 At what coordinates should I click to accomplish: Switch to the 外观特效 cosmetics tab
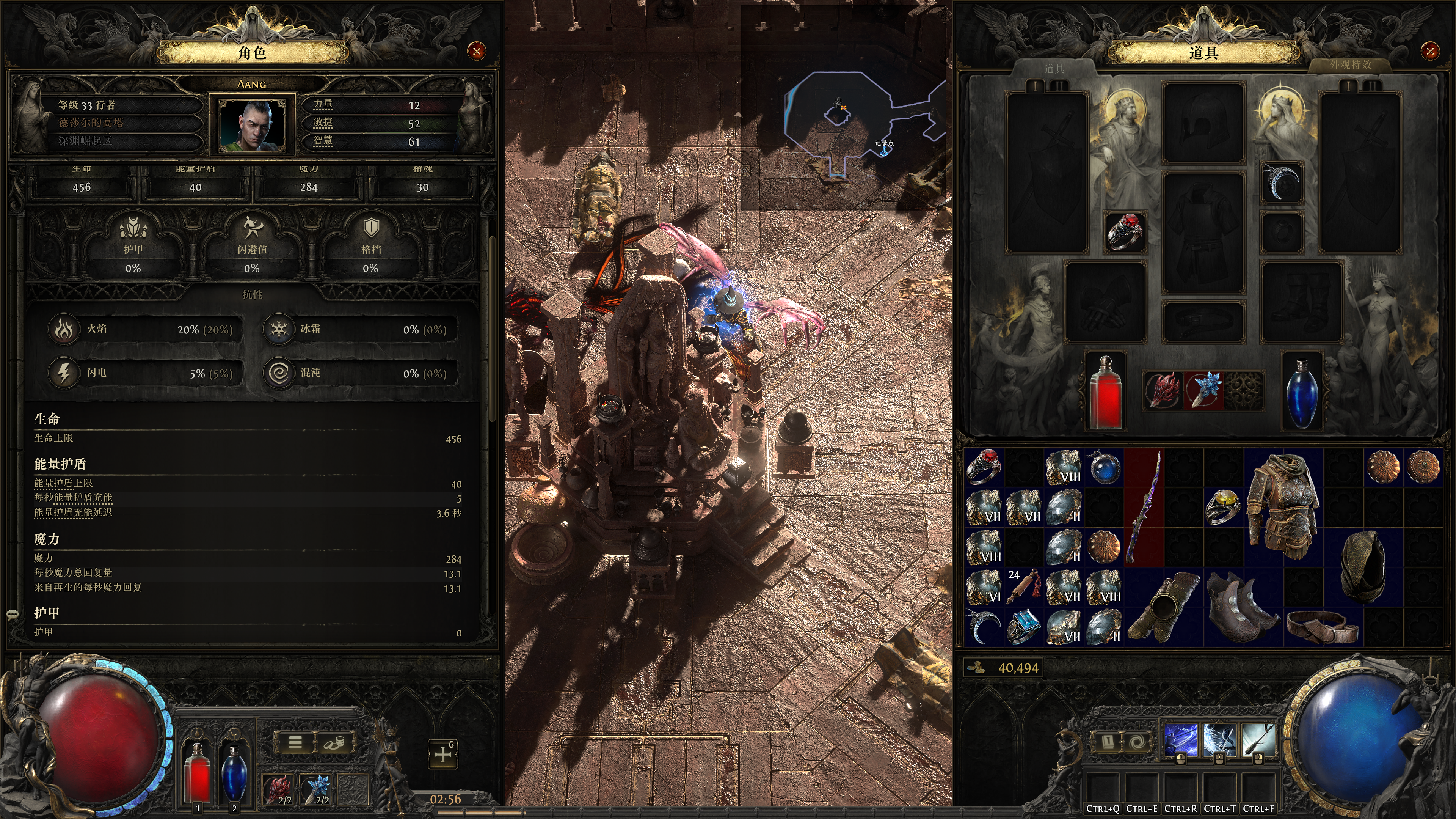(x=1350, y=65)
